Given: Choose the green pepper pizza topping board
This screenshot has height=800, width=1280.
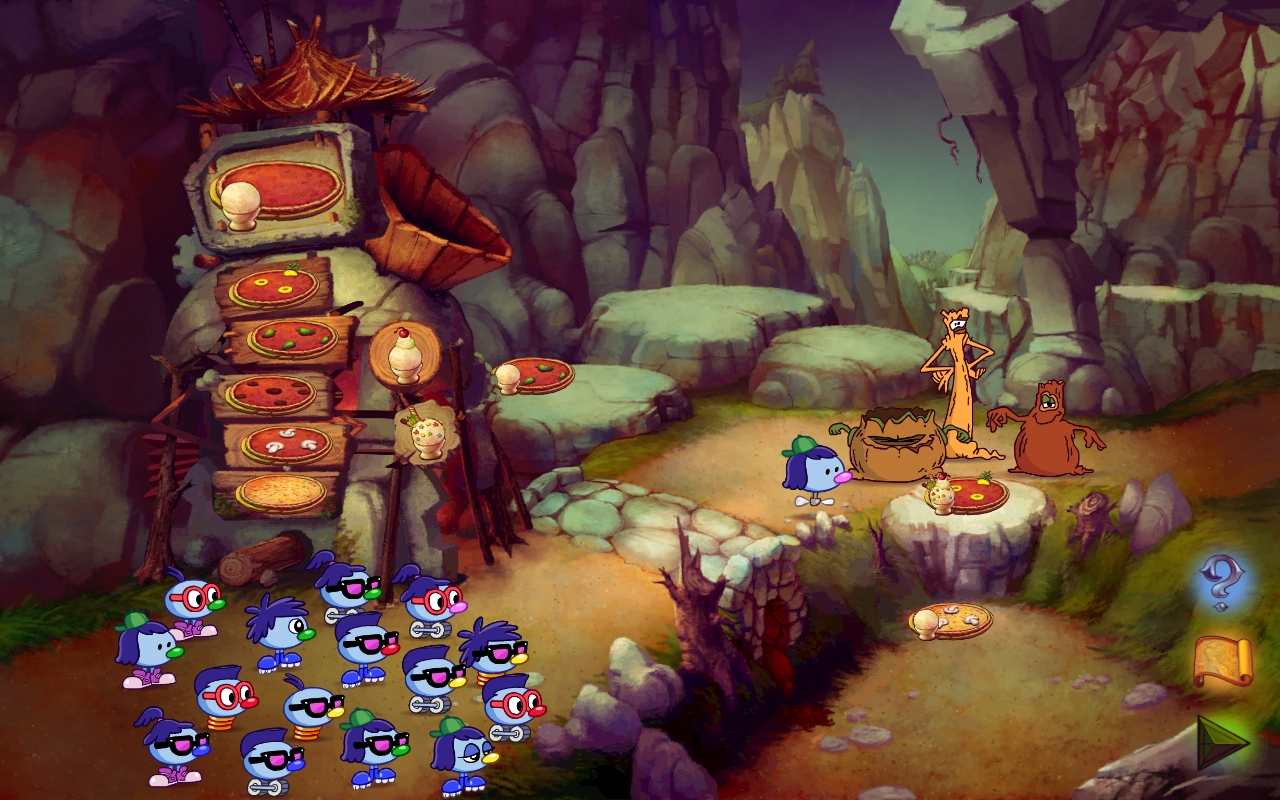Looking at the screenshot, I should [x=292, y=339].
